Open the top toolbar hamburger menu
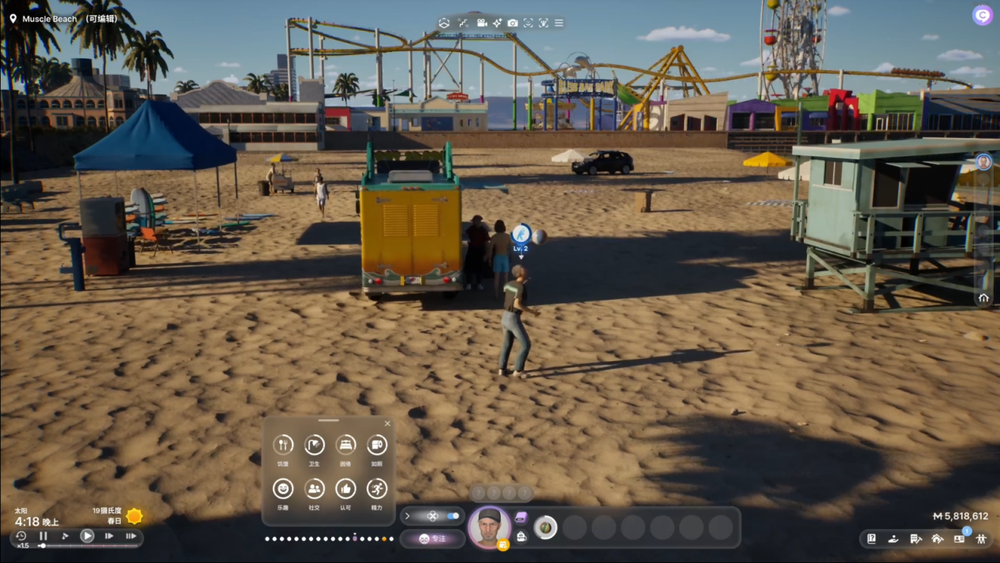Screen dimensions: 1000x563 click(559, 23)
